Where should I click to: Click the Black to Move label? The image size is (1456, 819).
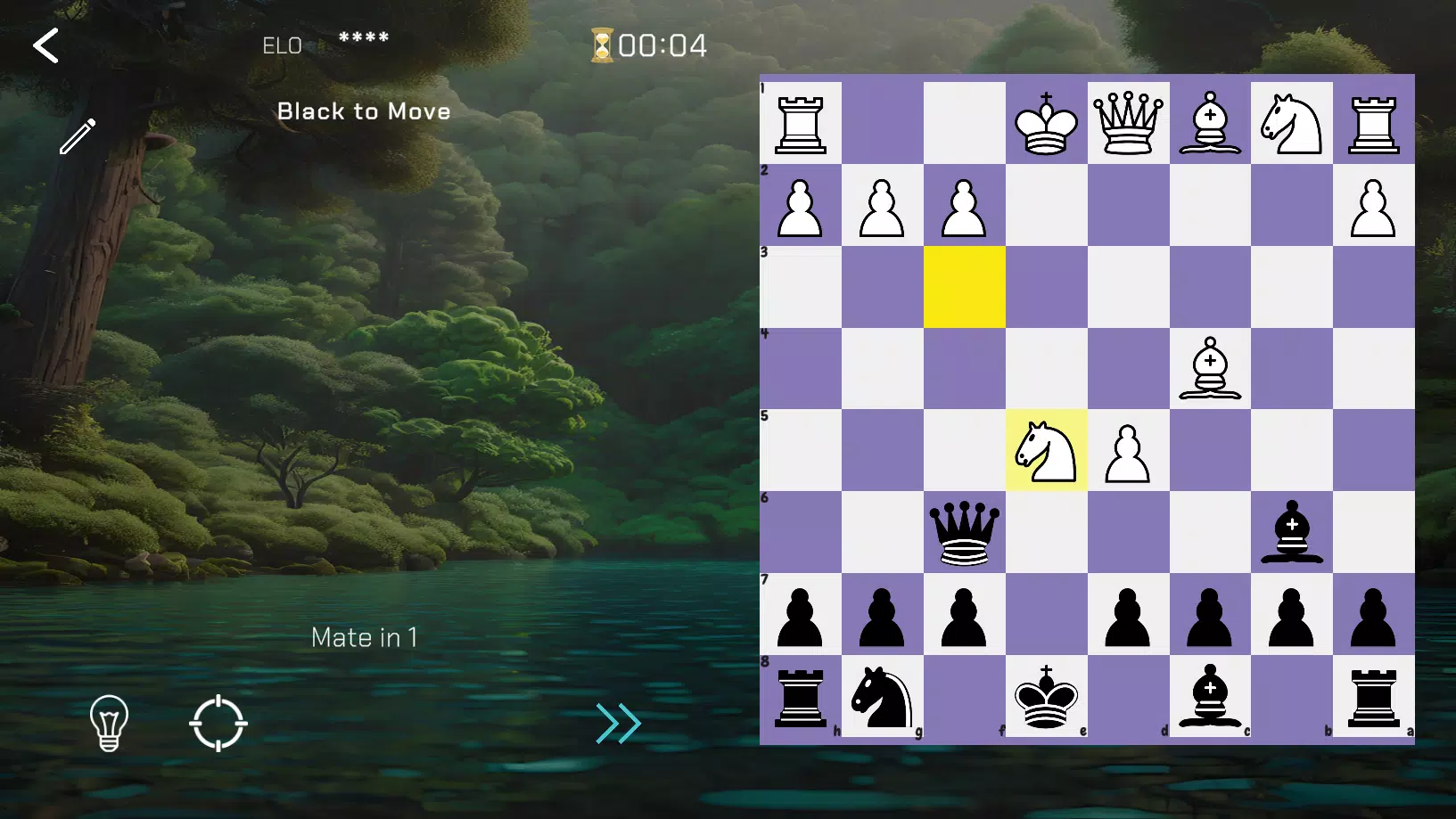(x=364, y=111)
